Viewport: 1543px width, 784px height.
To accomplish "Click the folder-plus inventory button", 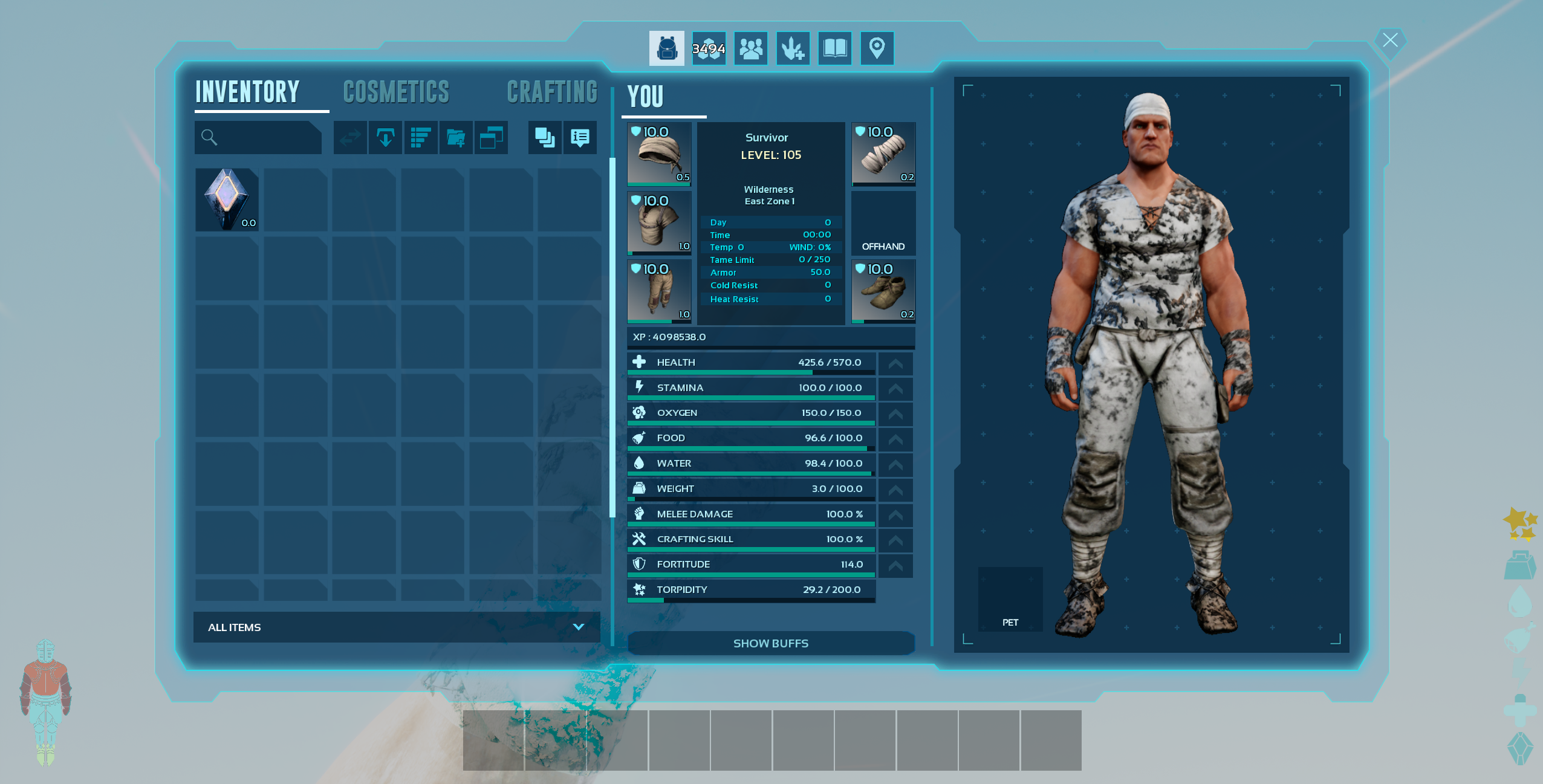I will coord(456,138).
